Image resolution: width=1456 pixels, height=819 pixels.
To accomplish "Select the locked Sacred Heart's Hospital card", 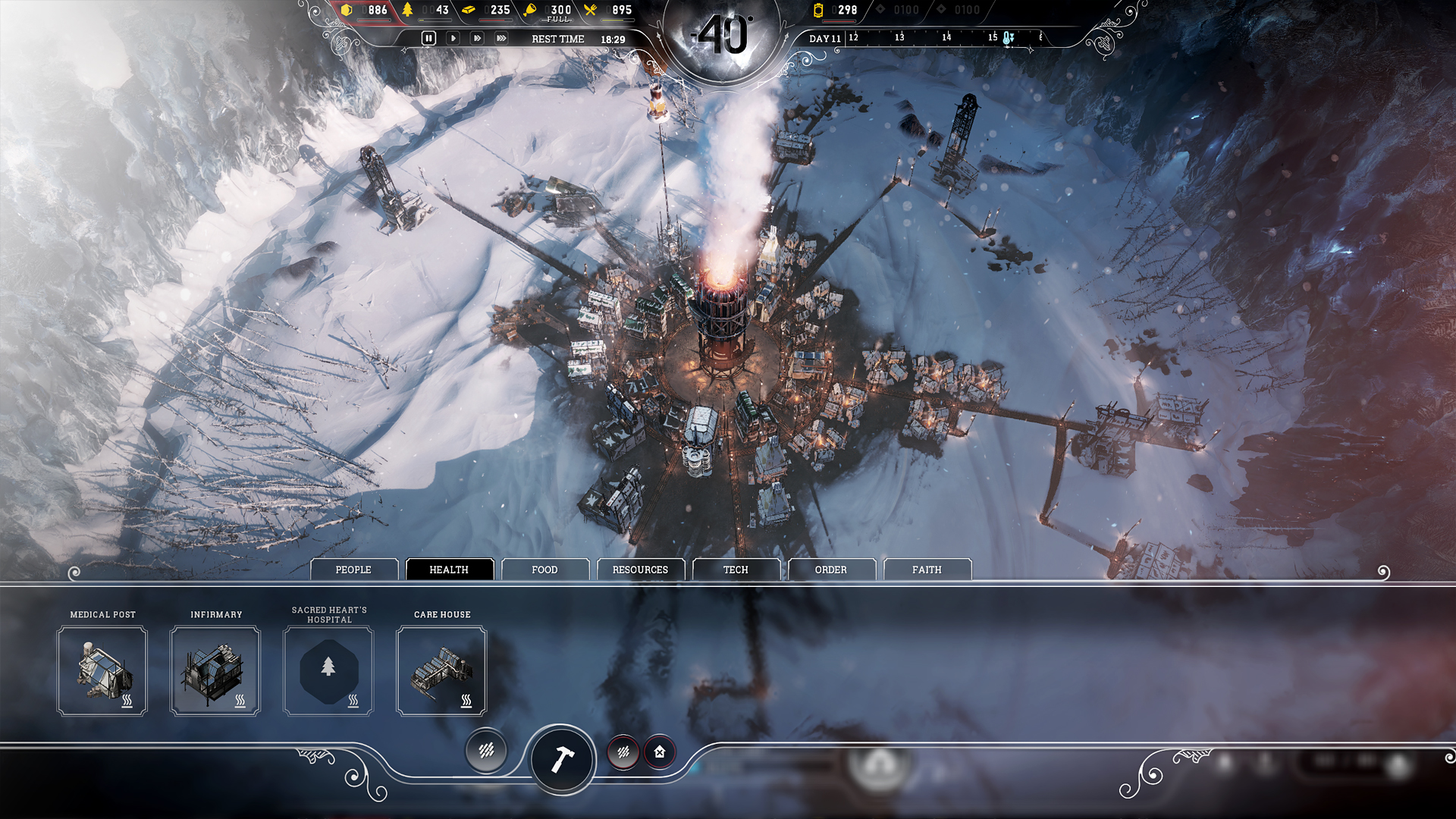I will (328, 671).
